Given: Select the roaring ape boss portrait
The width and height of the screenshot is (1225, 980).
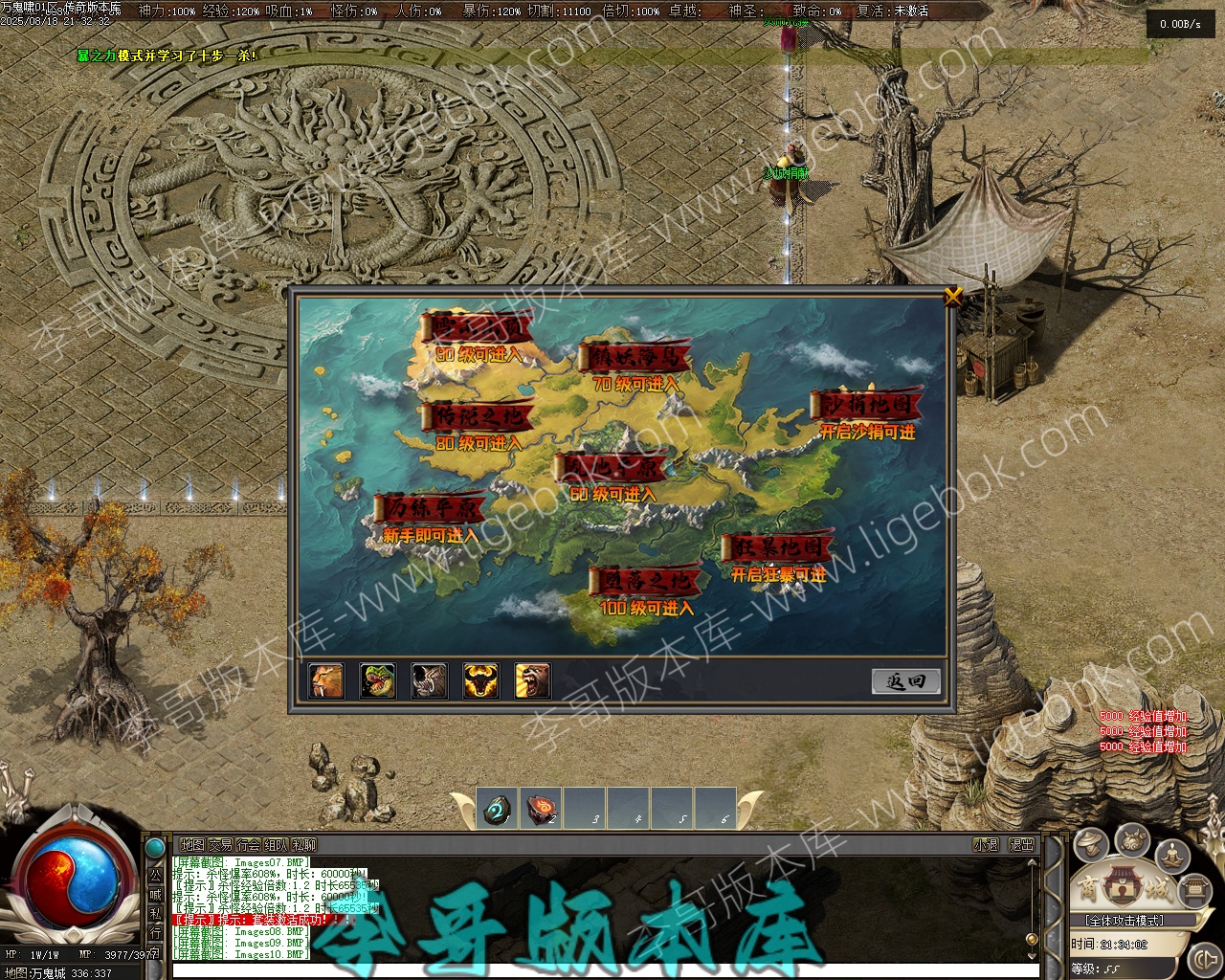Looking at the screenshot, I should (x=532, y=680).
